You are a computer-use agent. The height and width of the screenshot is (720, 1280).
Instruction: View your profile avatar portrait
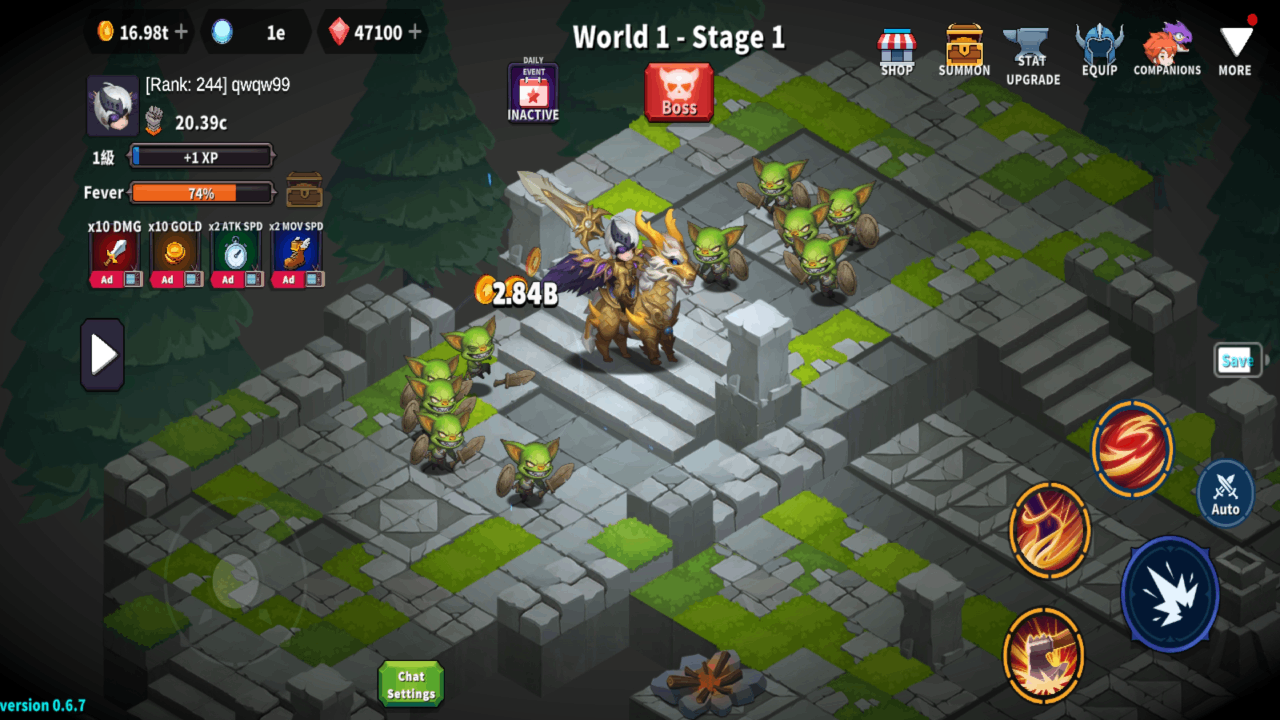click(x=113, y=105)
